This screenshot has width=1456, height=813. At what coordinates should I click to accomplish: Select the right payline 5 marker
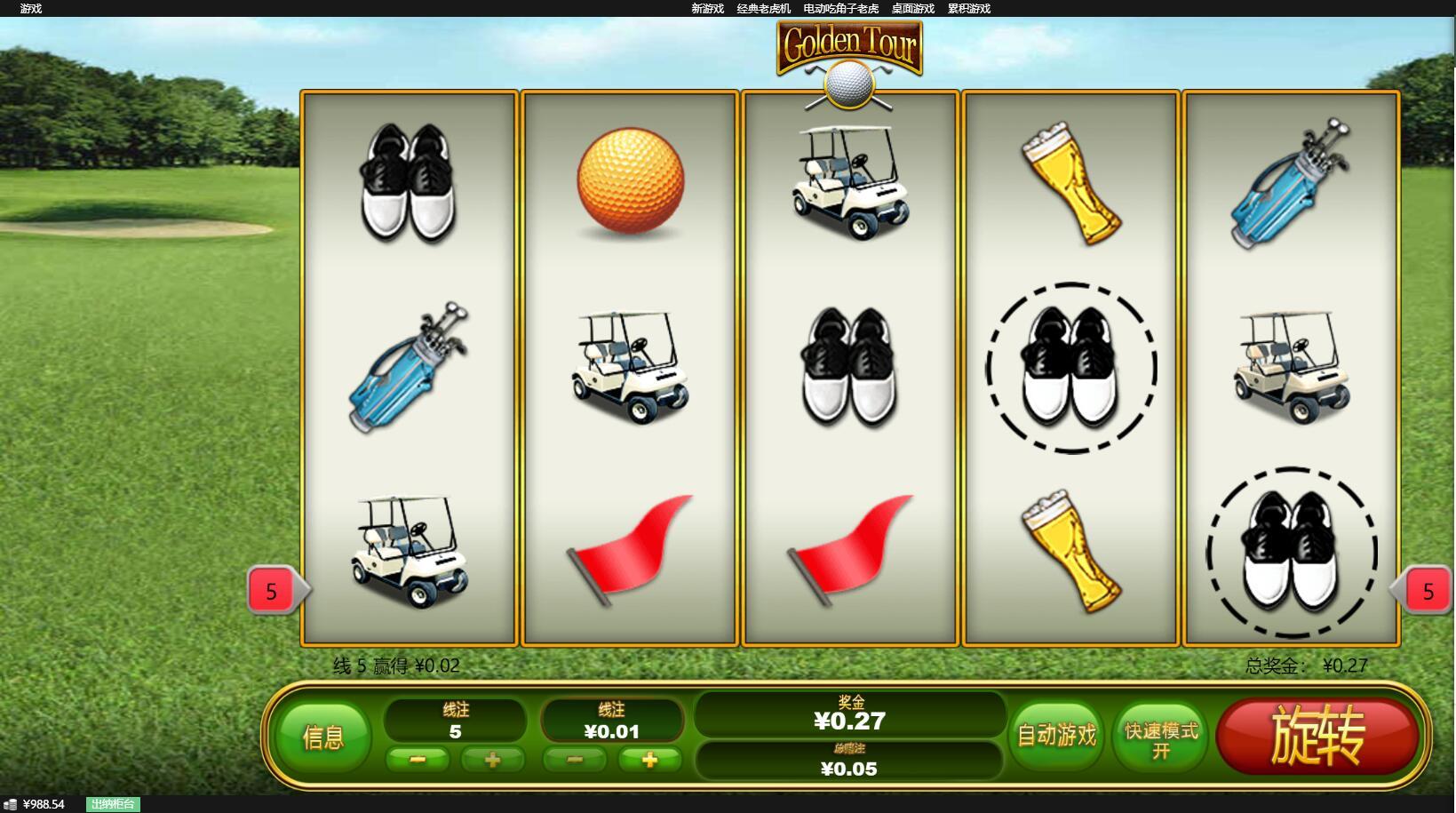click(x=1428, y=591)
